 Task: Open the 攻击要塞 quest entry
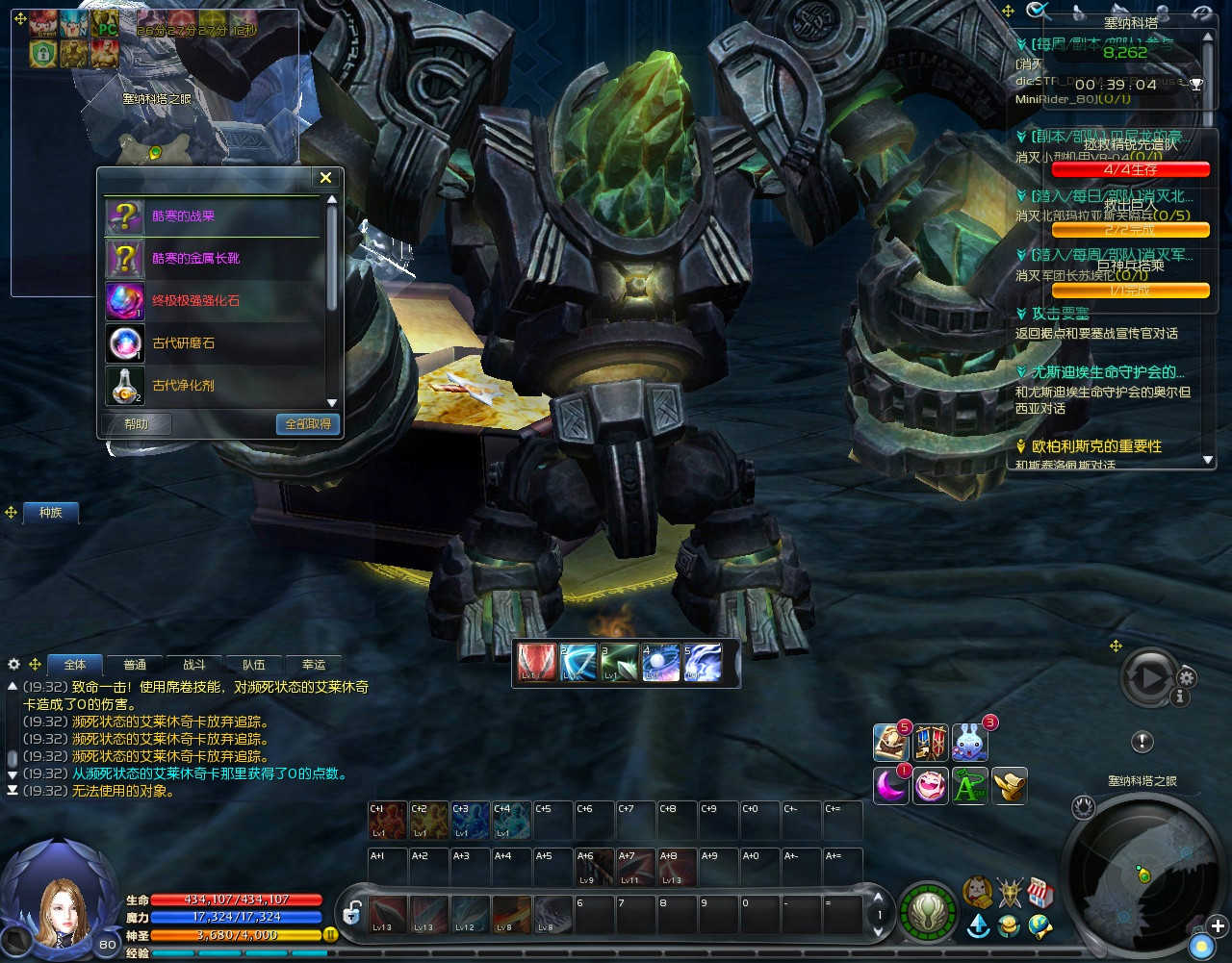click(x=1059, y=315)
